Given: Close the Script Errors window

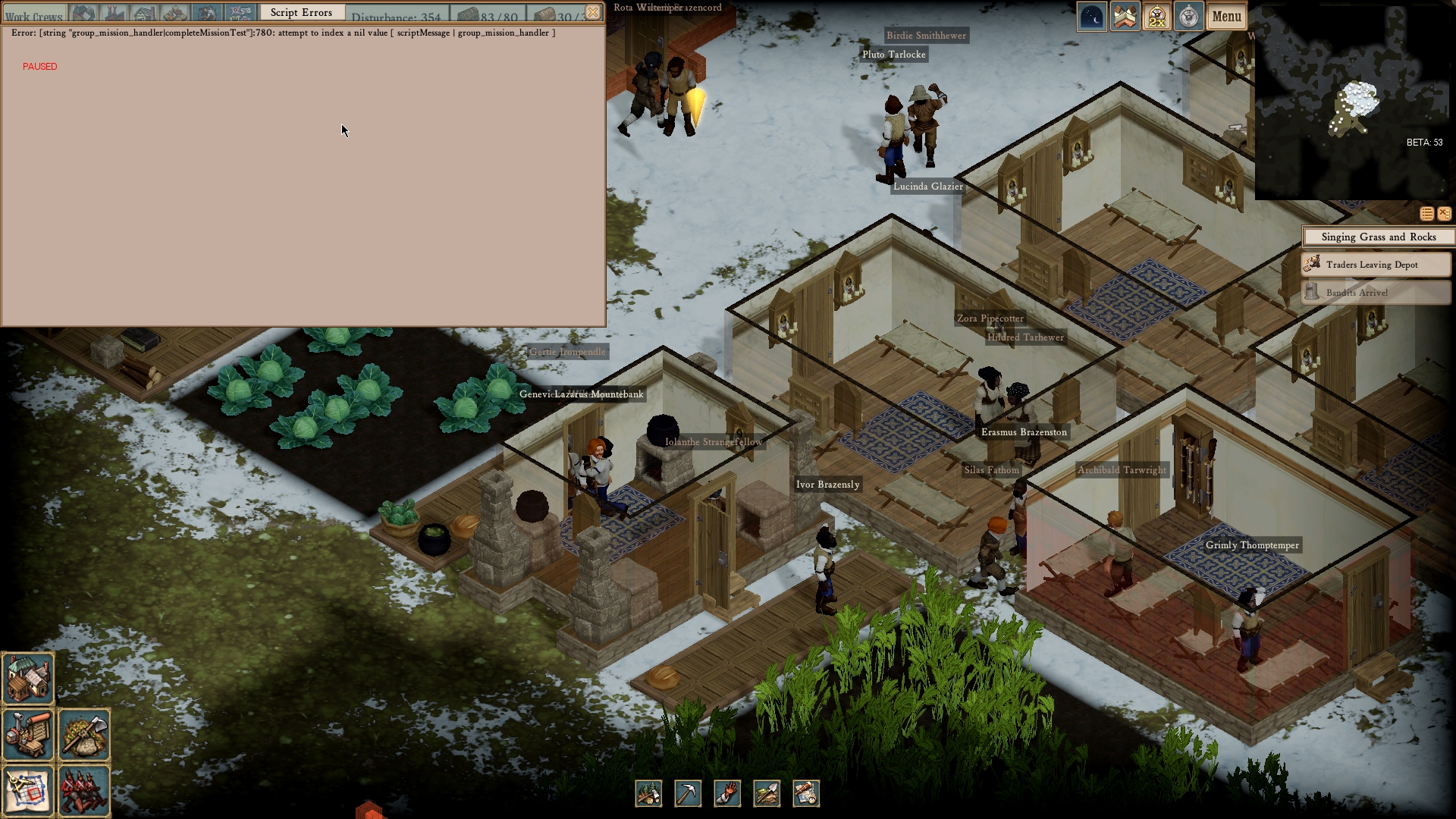Looking at the screenshot, I should tap(593, 12).
